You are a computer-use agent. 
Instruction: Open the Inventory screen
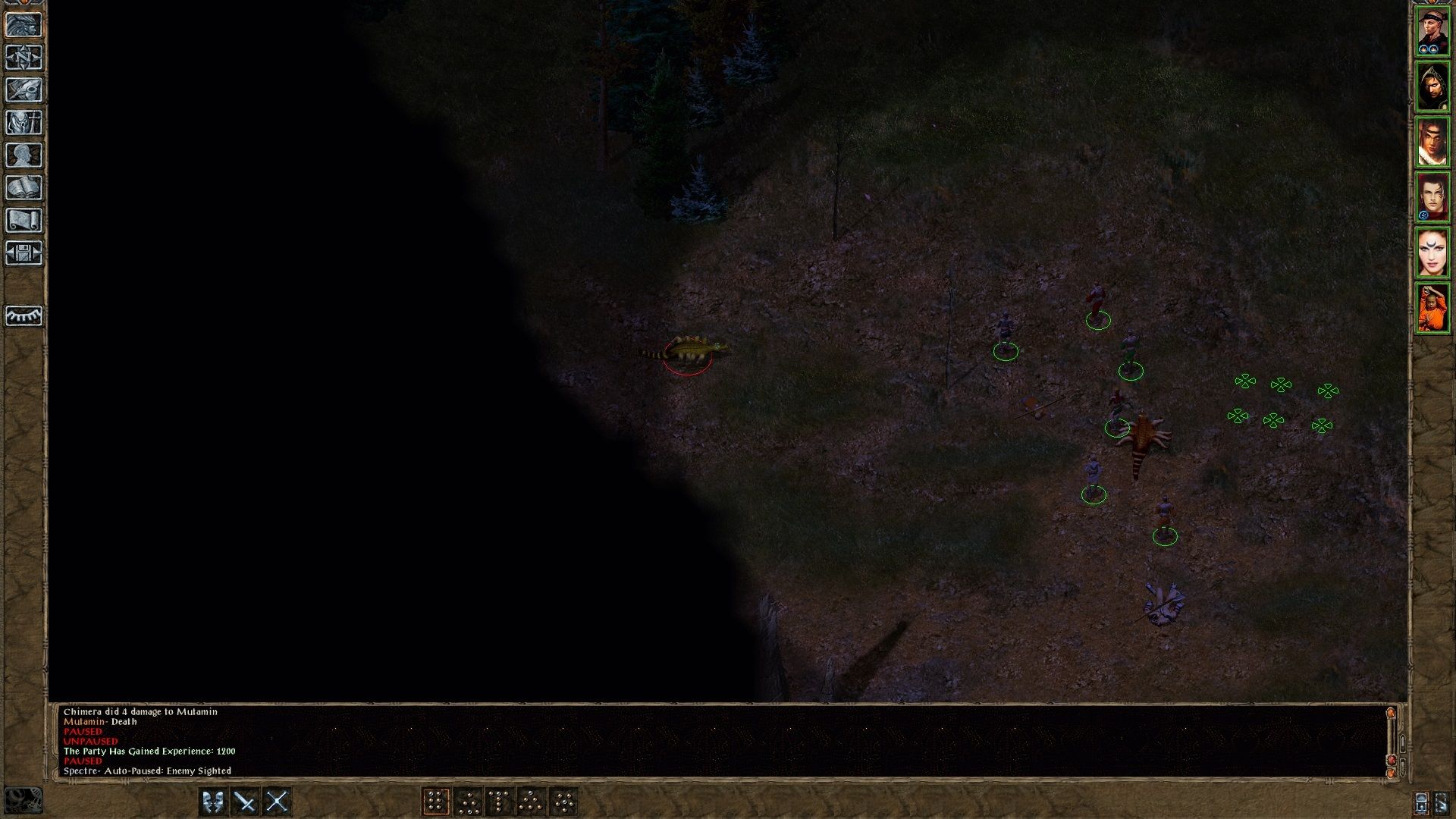pos(24,121)
